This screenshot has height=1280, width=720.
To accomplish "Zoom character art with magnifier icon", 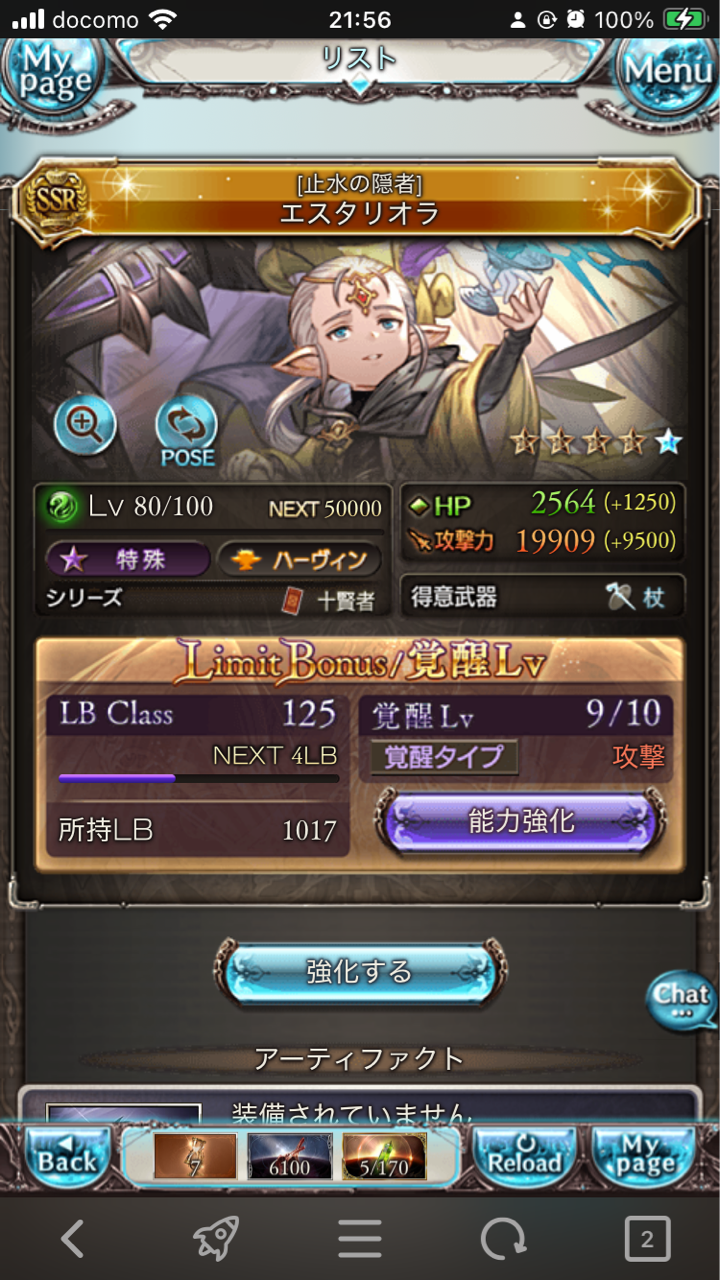I will click(x=85, y=426).
